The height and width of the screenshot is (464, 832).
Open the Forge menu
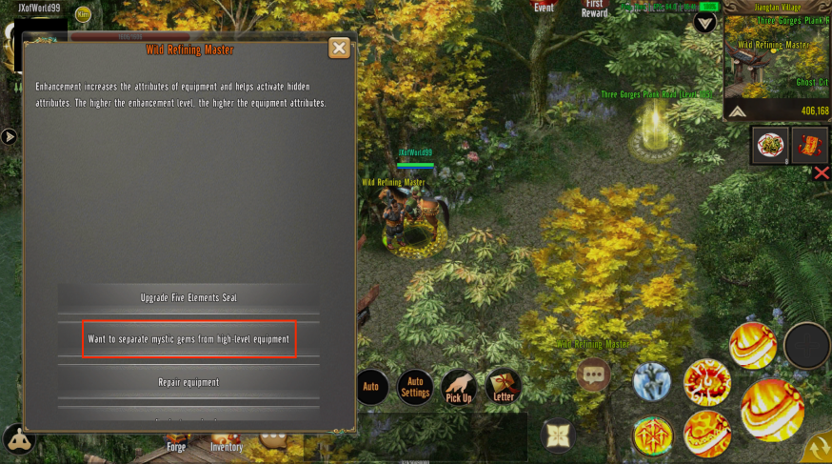point(176,439)
